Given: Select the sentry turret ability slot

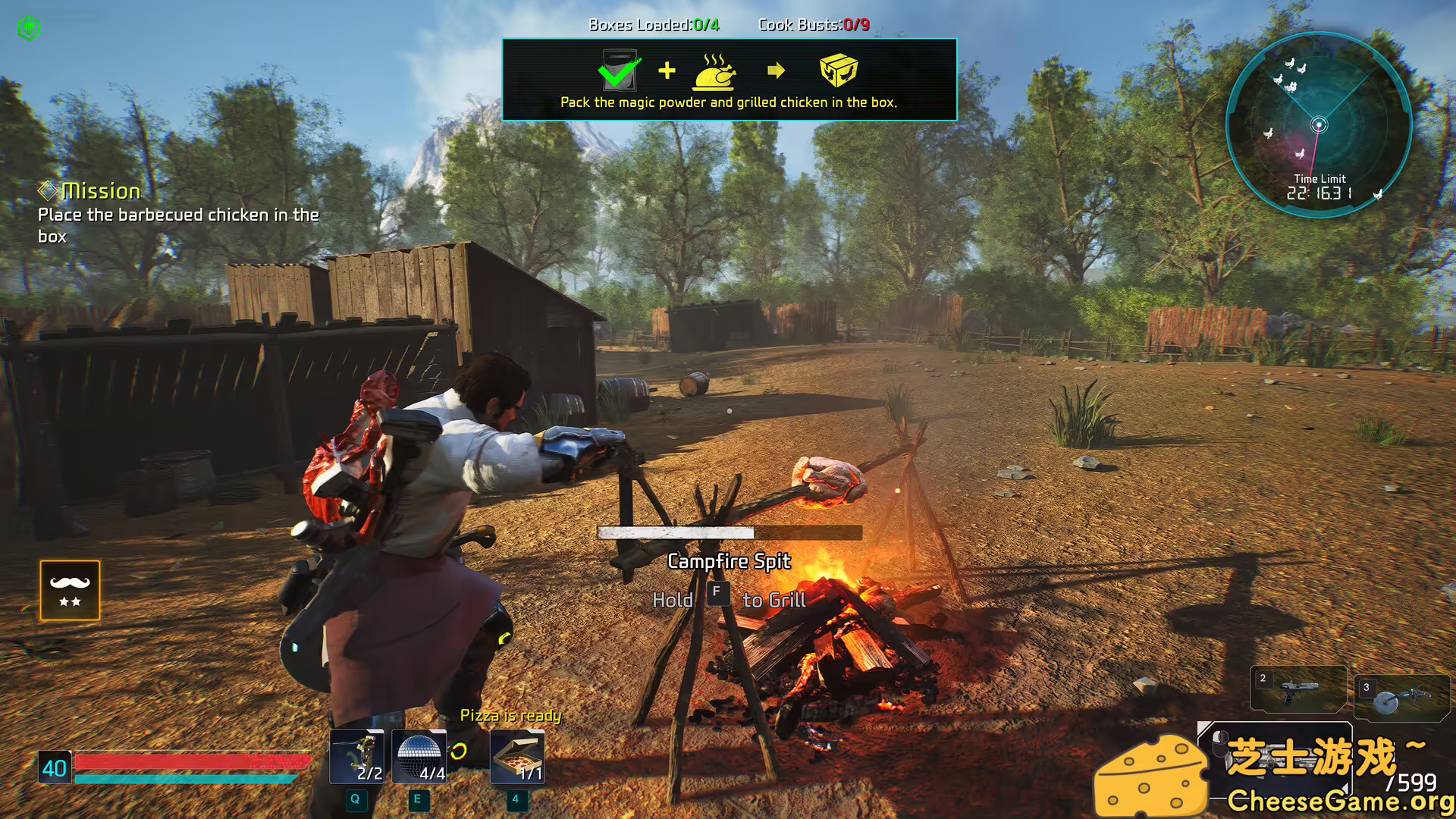Looking at the screenshot, I should click(x=356, y=756).
